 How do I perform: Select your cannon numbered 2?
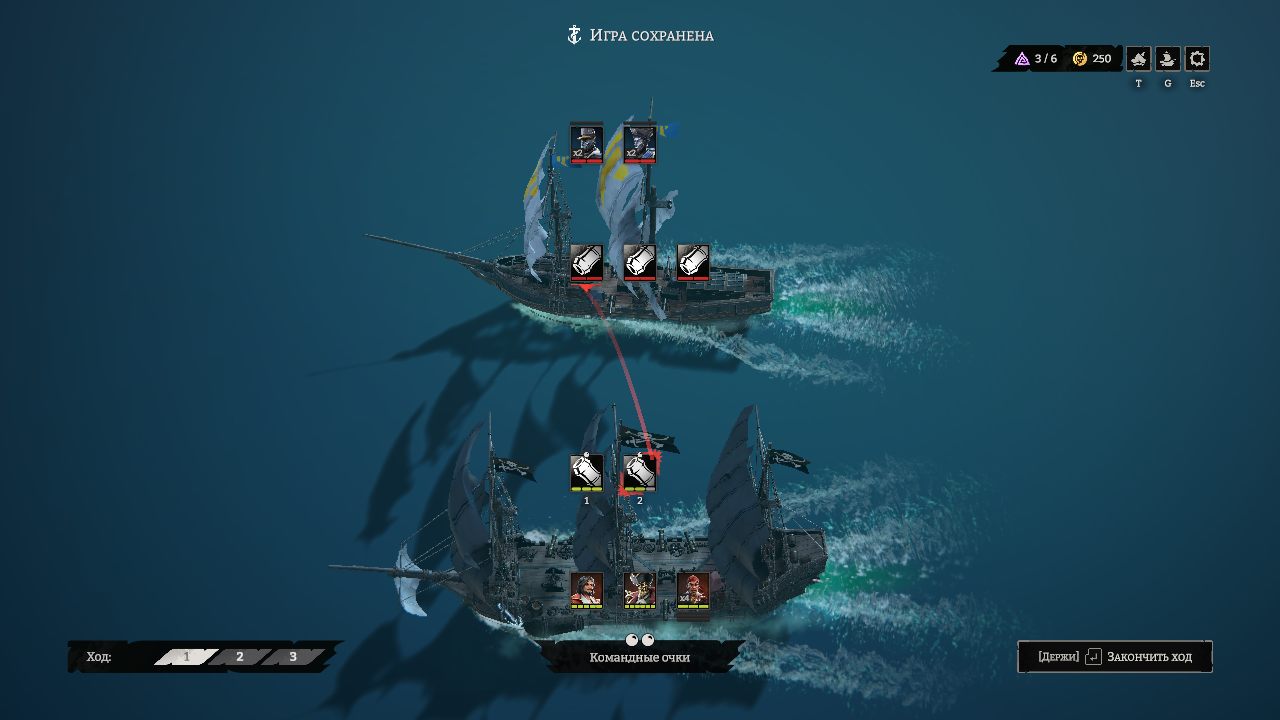640,472
